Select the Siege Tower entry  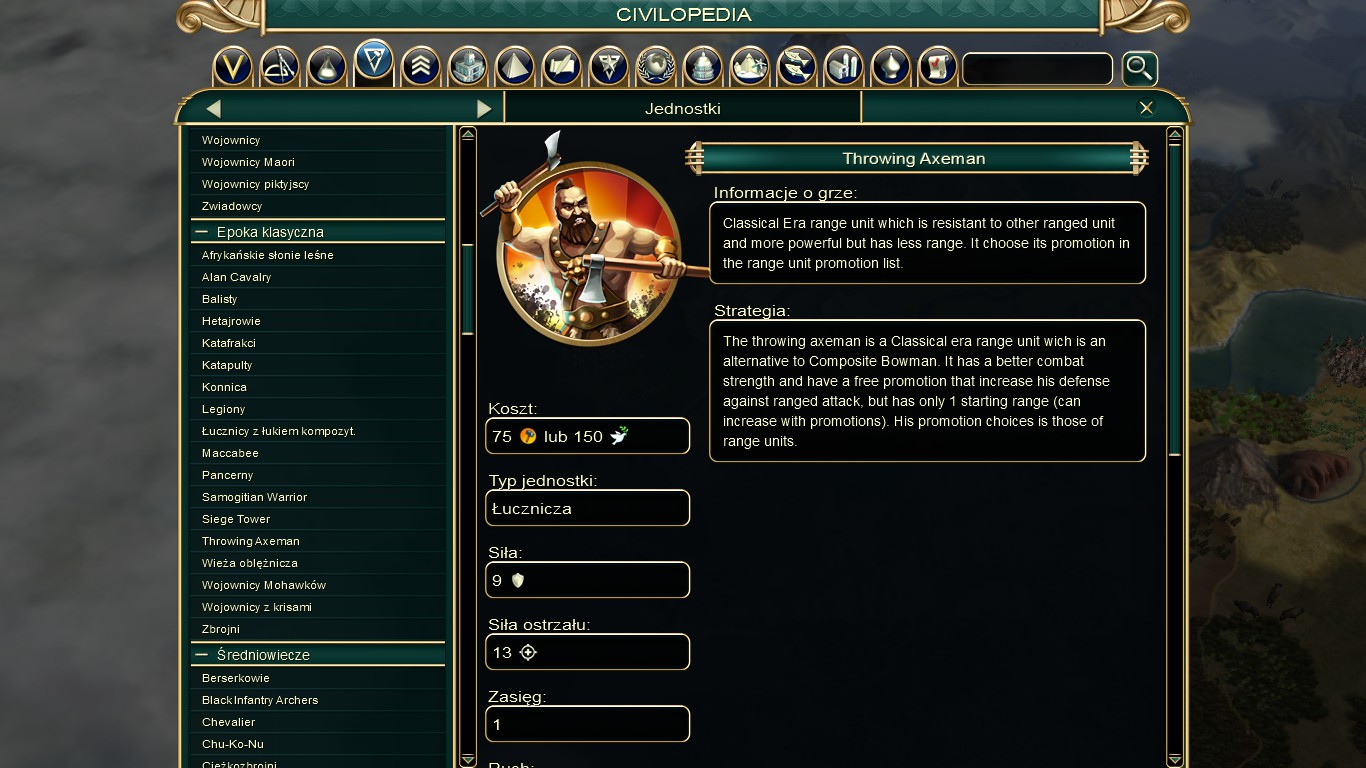point(236,519)
